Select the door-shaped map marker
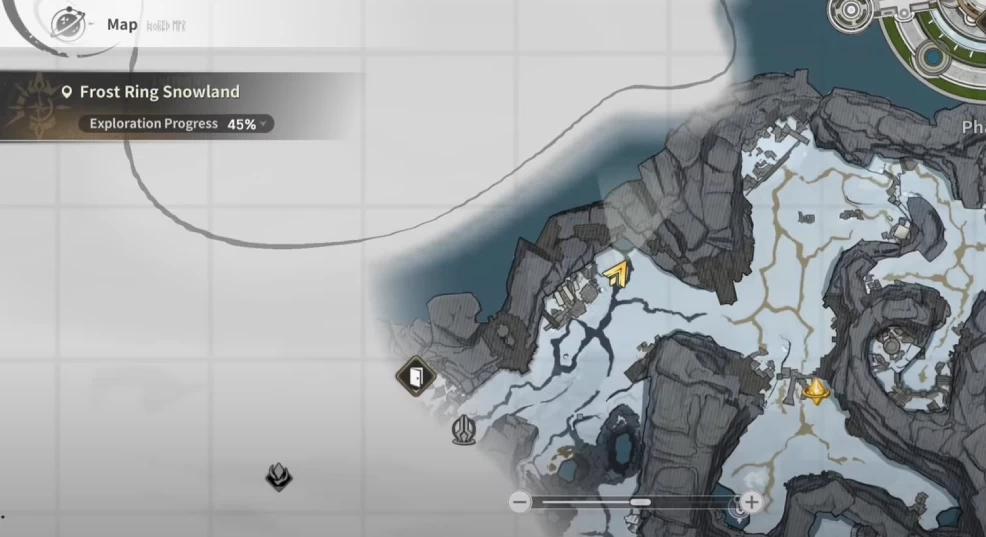 click(x=415, y=377)
